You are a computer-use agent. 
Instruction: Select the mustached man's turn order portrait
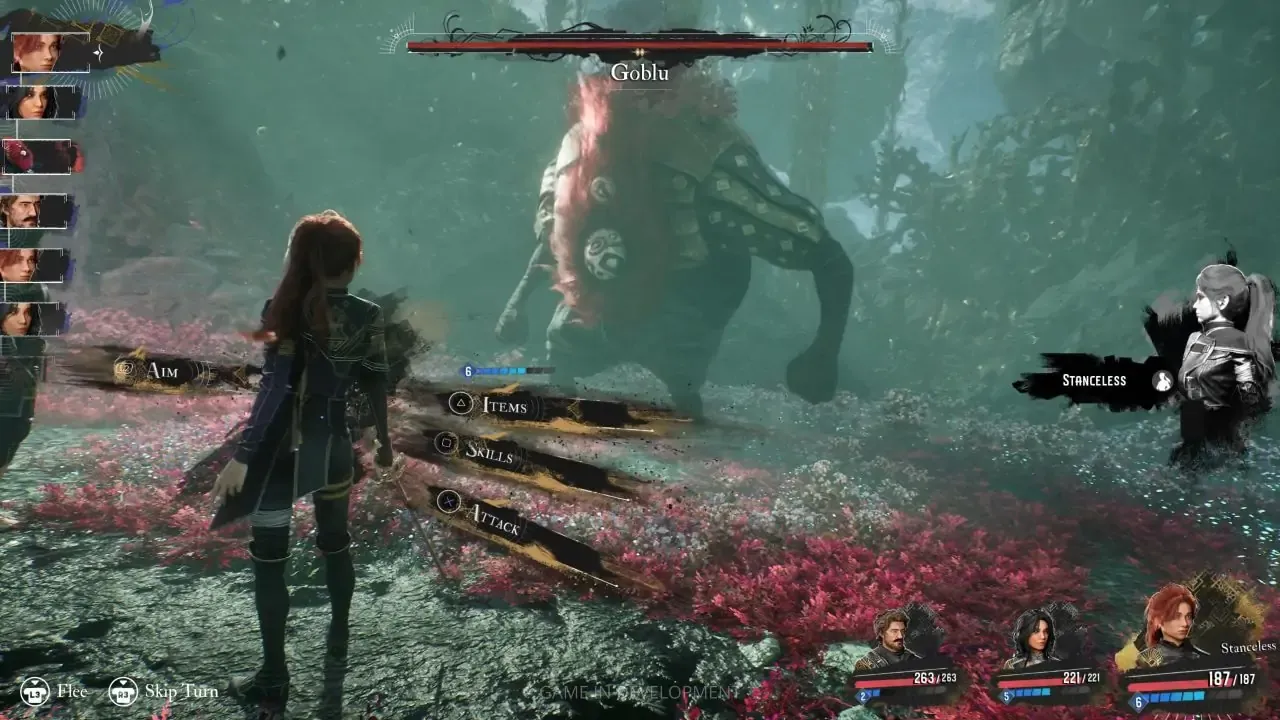pos(32,211)
